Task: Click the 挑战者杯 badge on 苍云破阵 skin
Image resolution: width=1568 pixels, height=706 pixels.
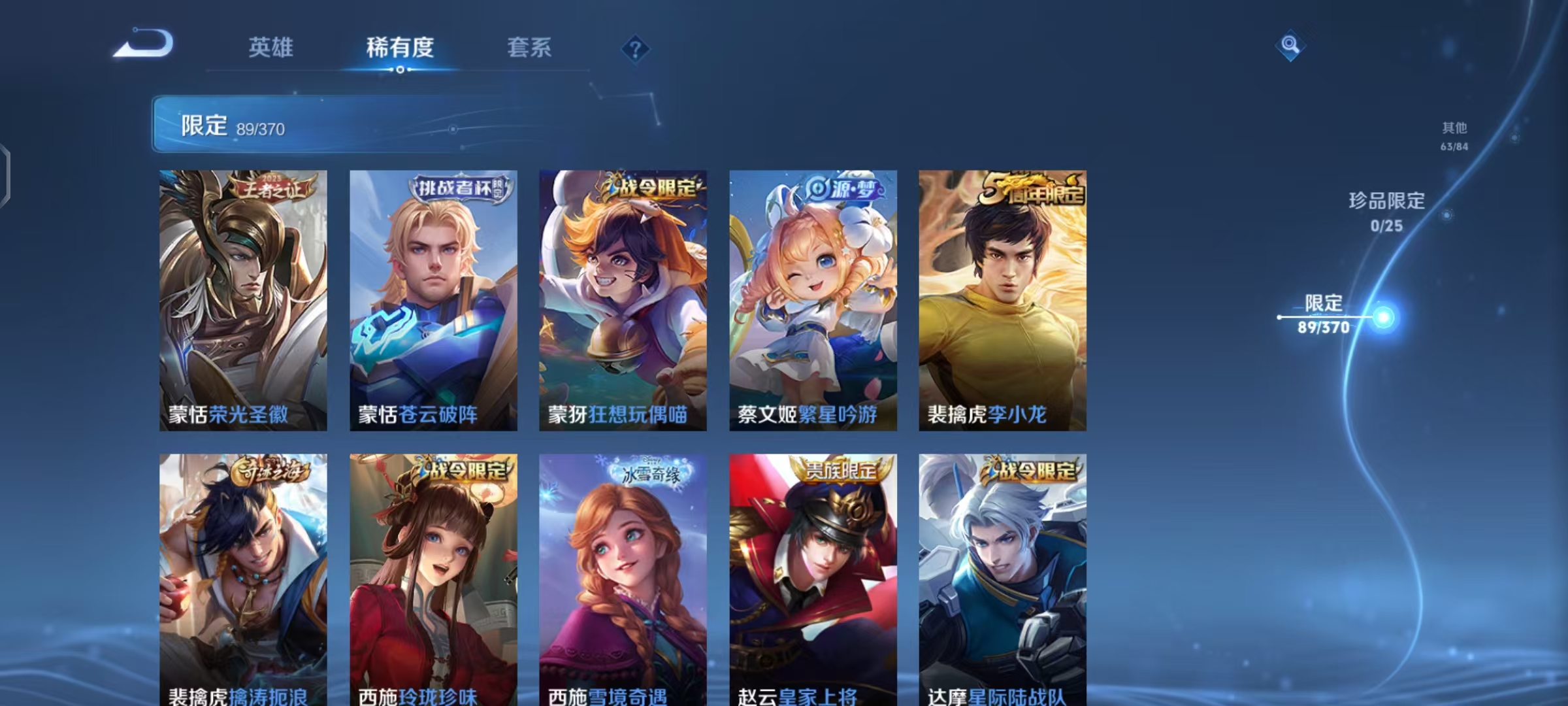Action: [458, 186]
